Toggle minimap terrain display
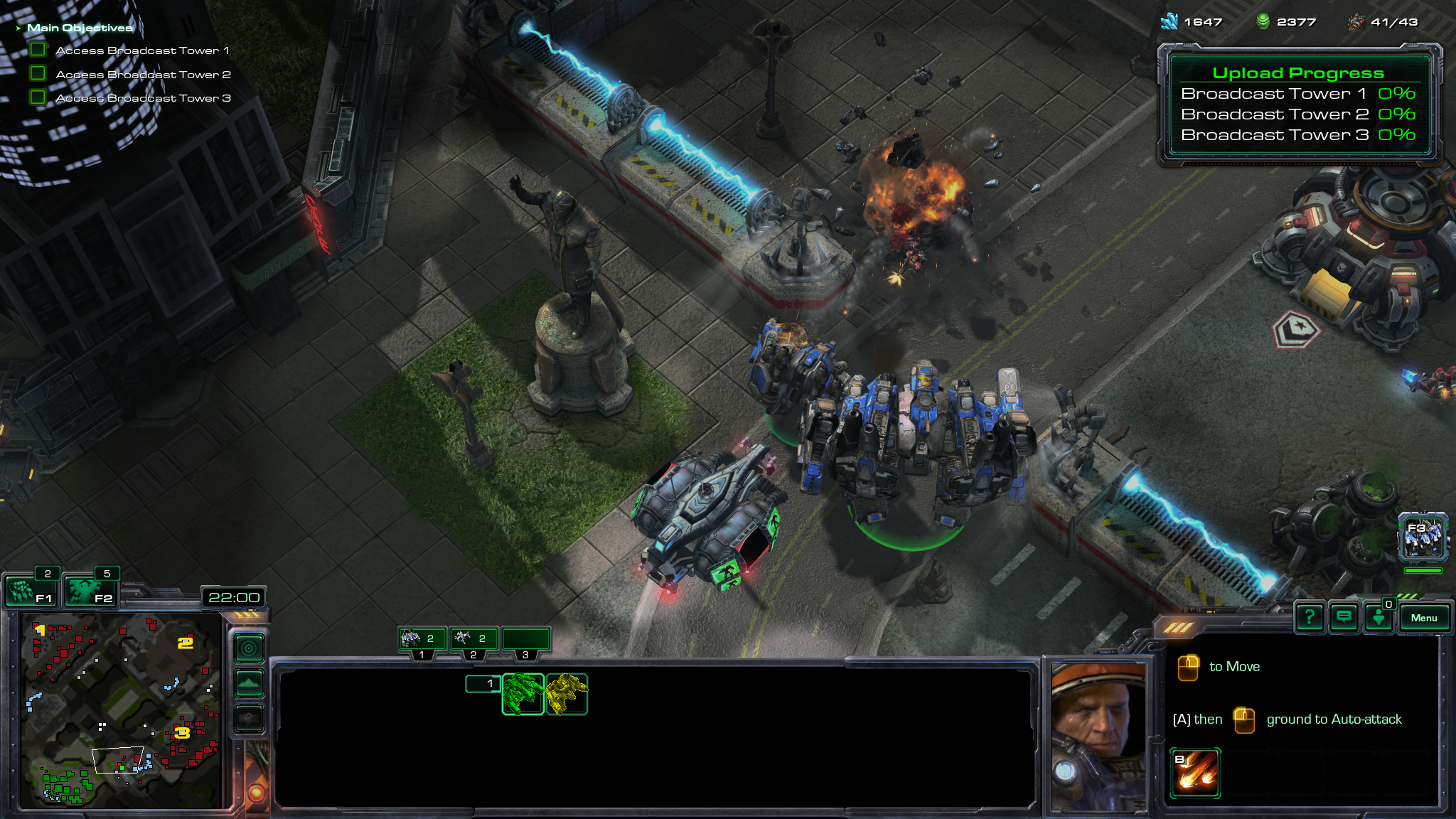This screenshot has height=819, width=1456. 249,684
